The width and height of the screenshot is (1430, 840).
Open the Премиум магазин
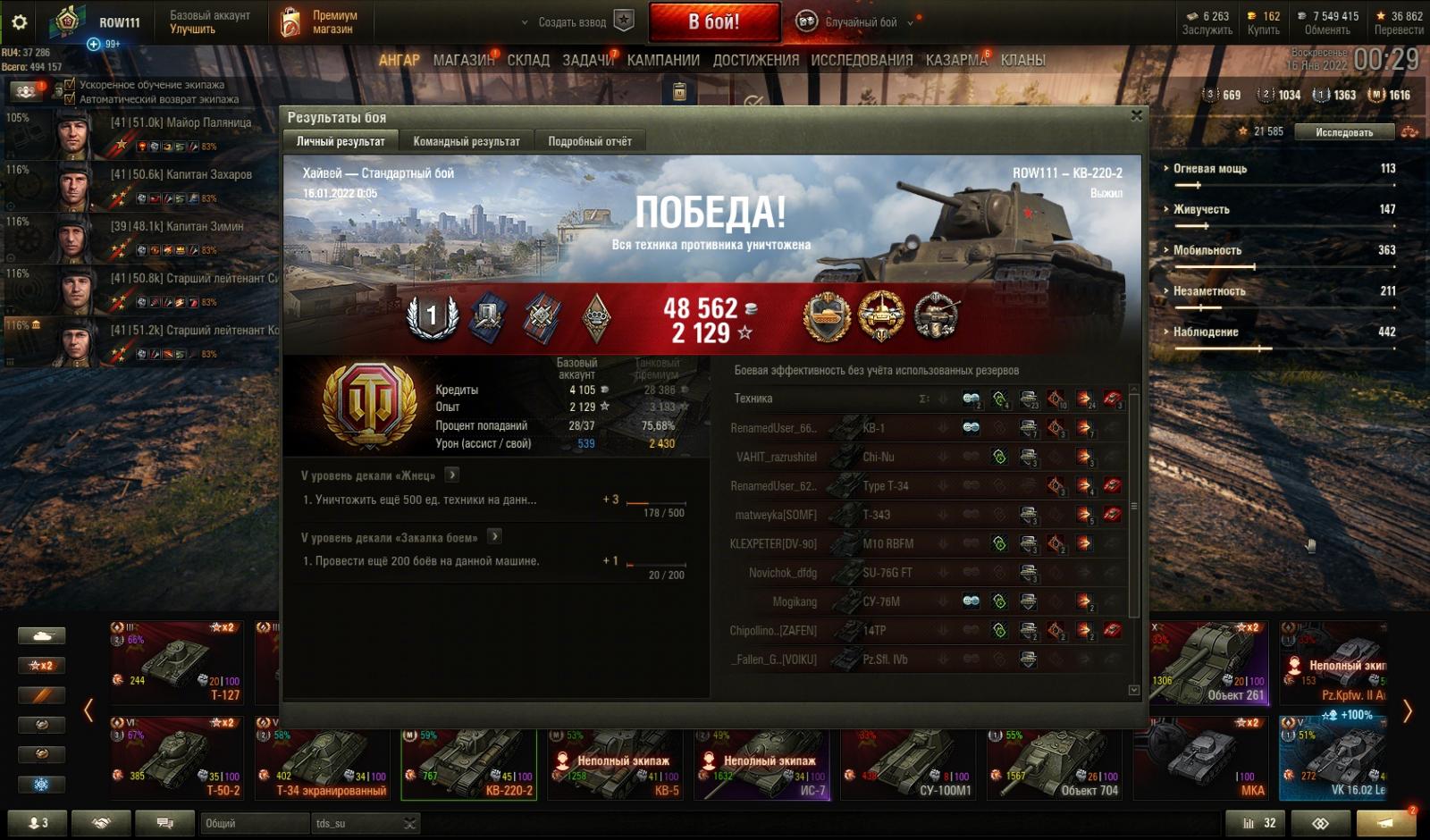320,22
